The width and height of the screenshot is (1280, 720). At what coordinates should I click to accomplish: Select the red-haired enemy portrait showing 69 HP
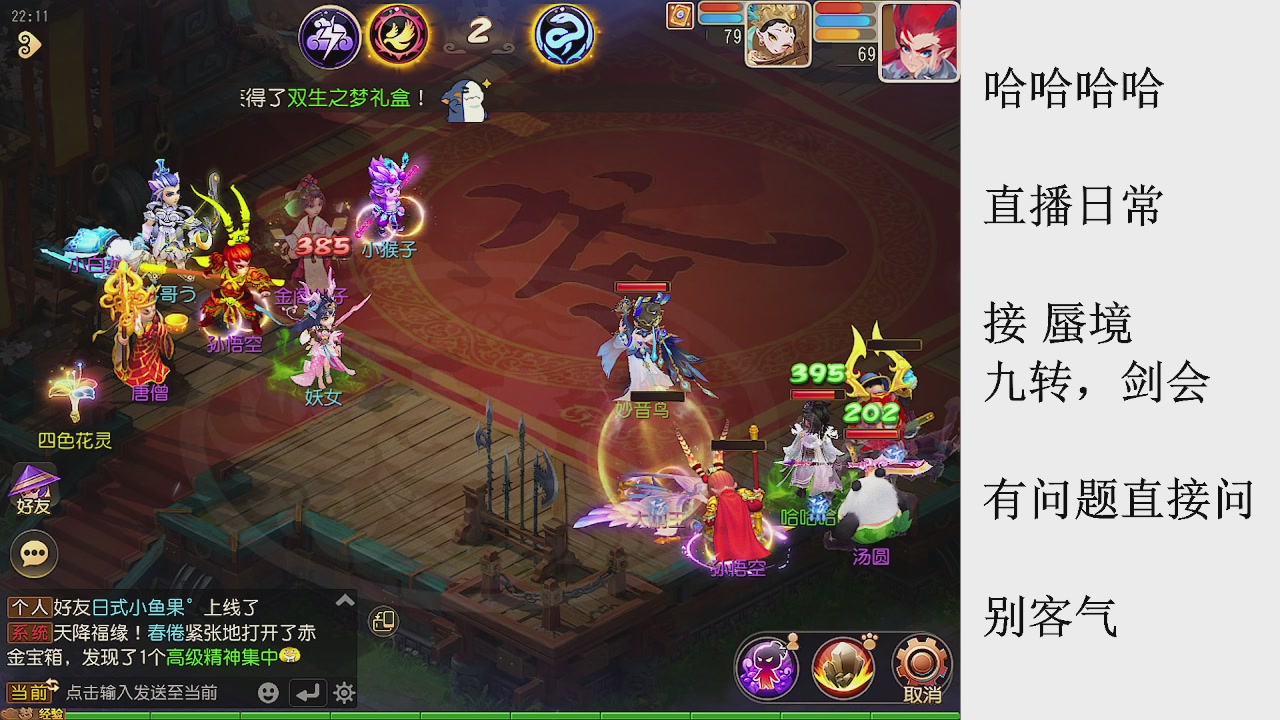pyautogui.click(x=917, y=40)
